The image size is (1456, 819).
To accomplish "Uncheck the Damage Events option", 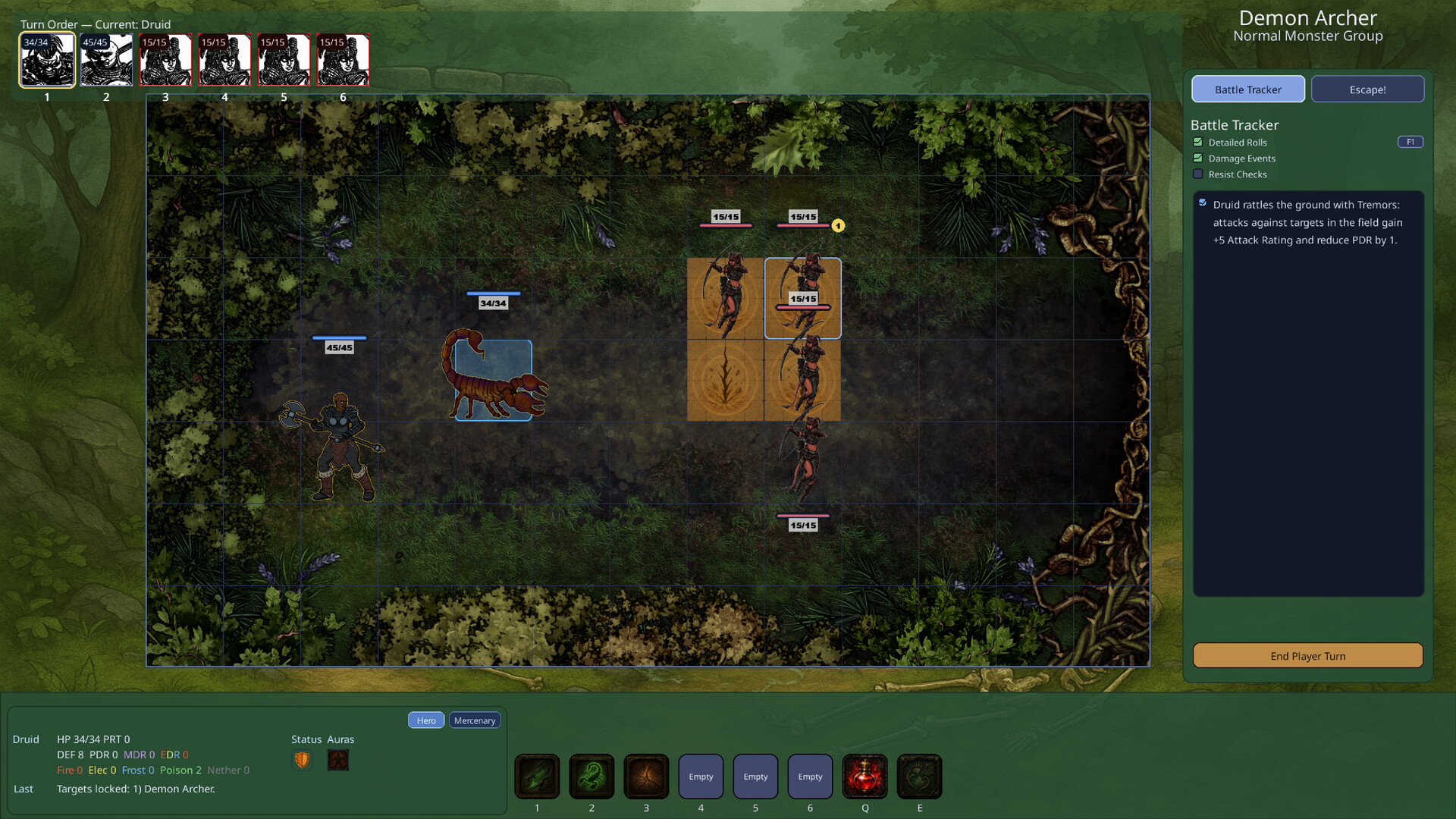I will point(1198,158).
